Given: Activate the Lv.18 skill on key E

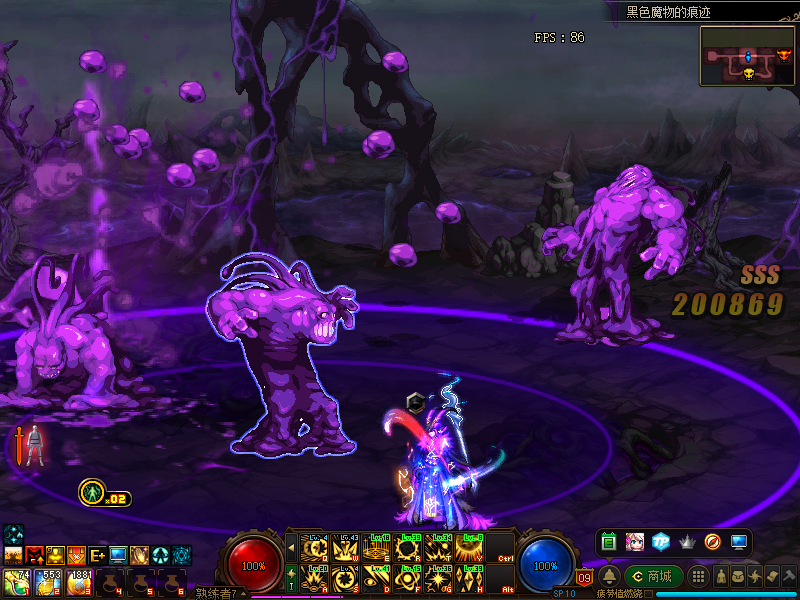Looking at the screenshot, I should tap(378, 547).
